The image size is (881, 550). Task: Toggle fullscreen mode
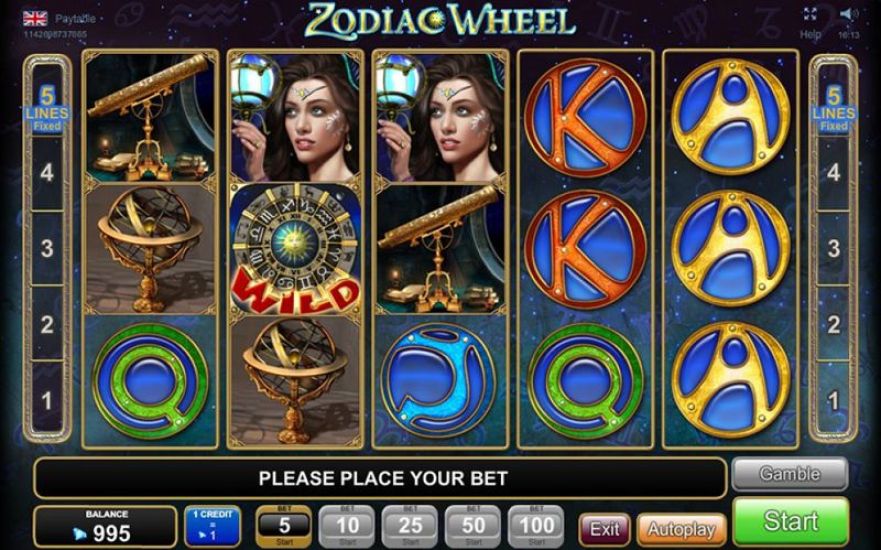coord(811,15)
